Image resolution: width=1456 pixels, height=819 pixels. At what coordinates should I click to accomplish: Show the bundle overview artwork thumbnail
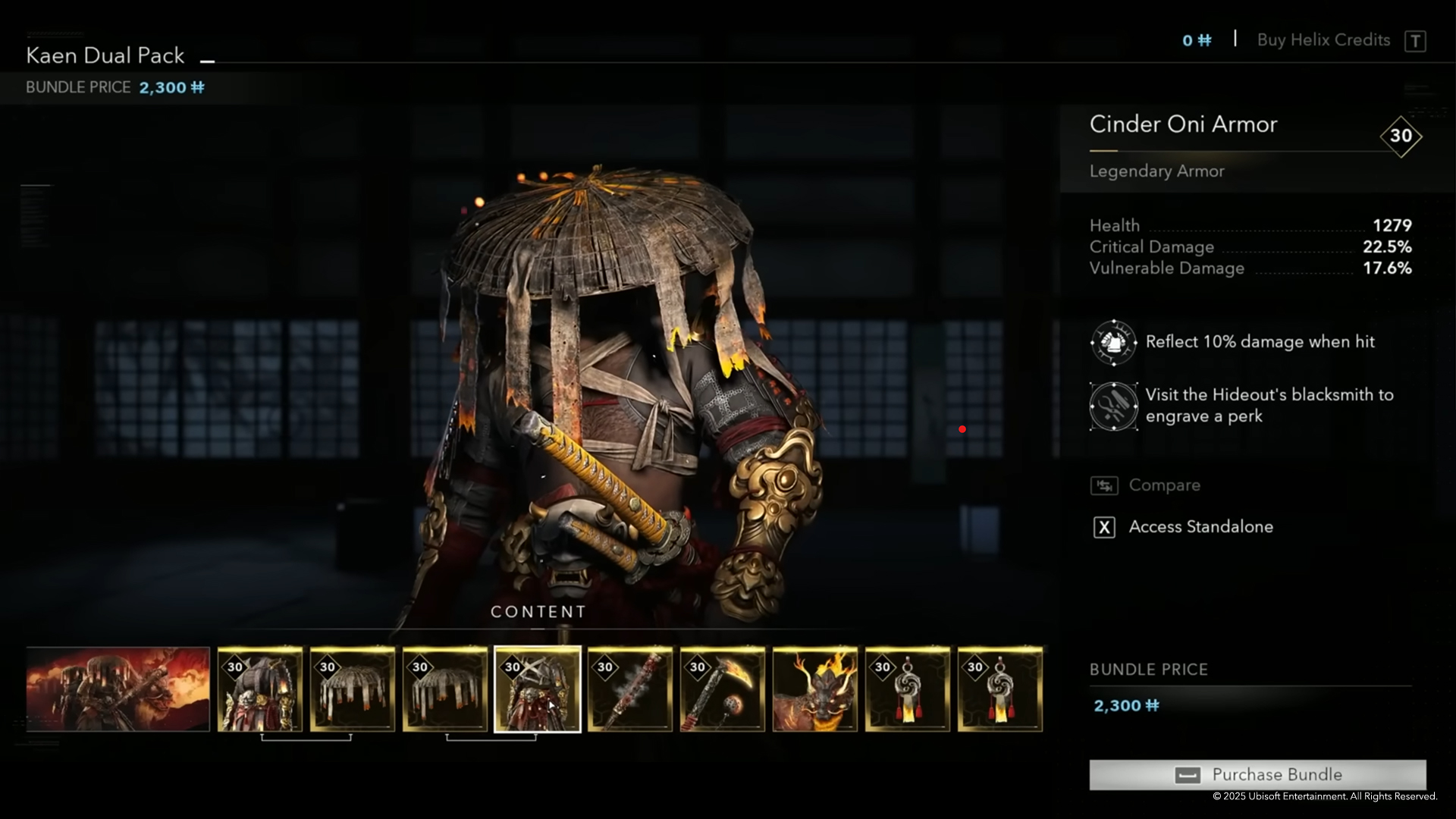(x=118, y=689)
